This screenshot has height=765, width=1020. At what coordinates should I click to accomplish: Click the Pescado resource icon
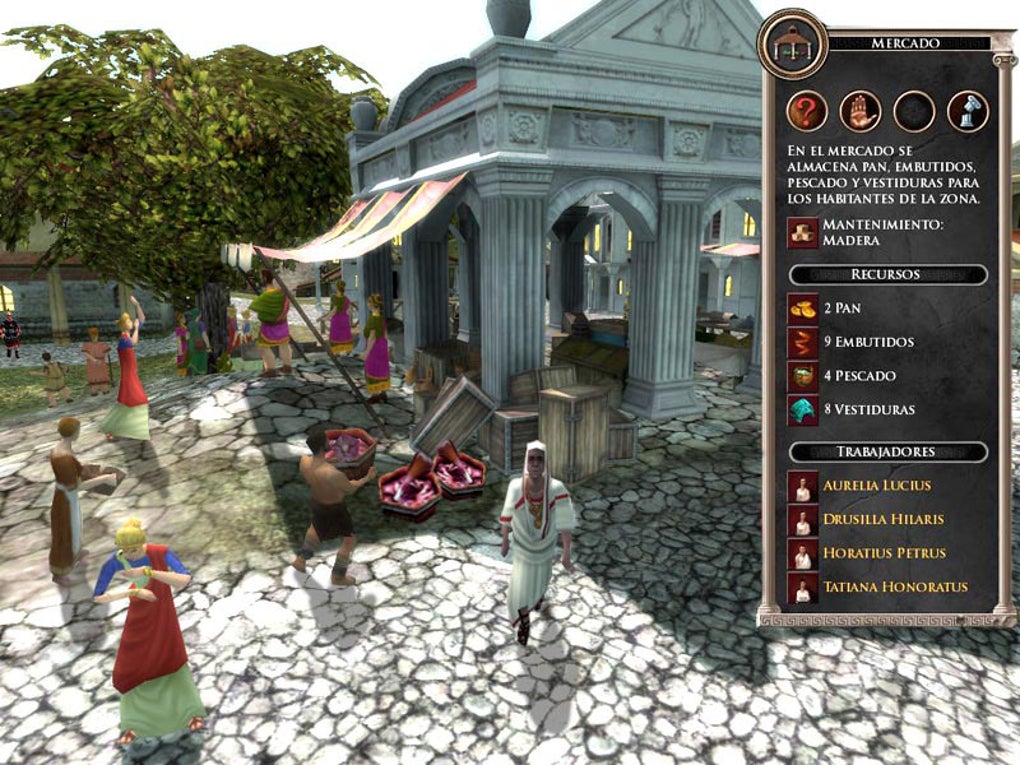(x=803, y=376)
